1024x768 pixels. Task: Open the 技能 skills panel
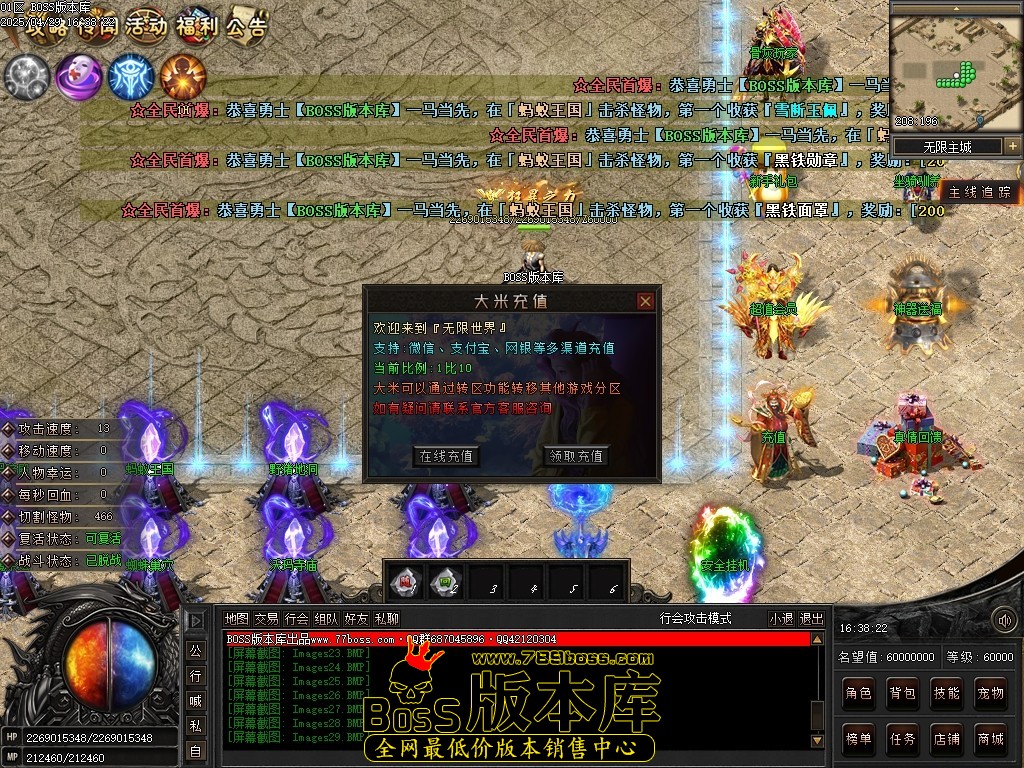pos(947,692)
